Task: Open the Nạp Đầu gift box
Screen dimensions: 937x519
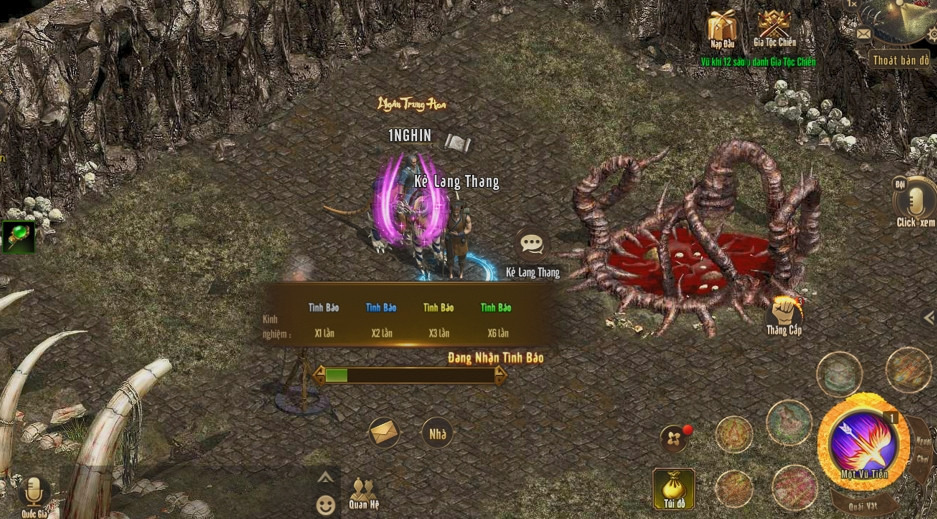Action: 722,28
